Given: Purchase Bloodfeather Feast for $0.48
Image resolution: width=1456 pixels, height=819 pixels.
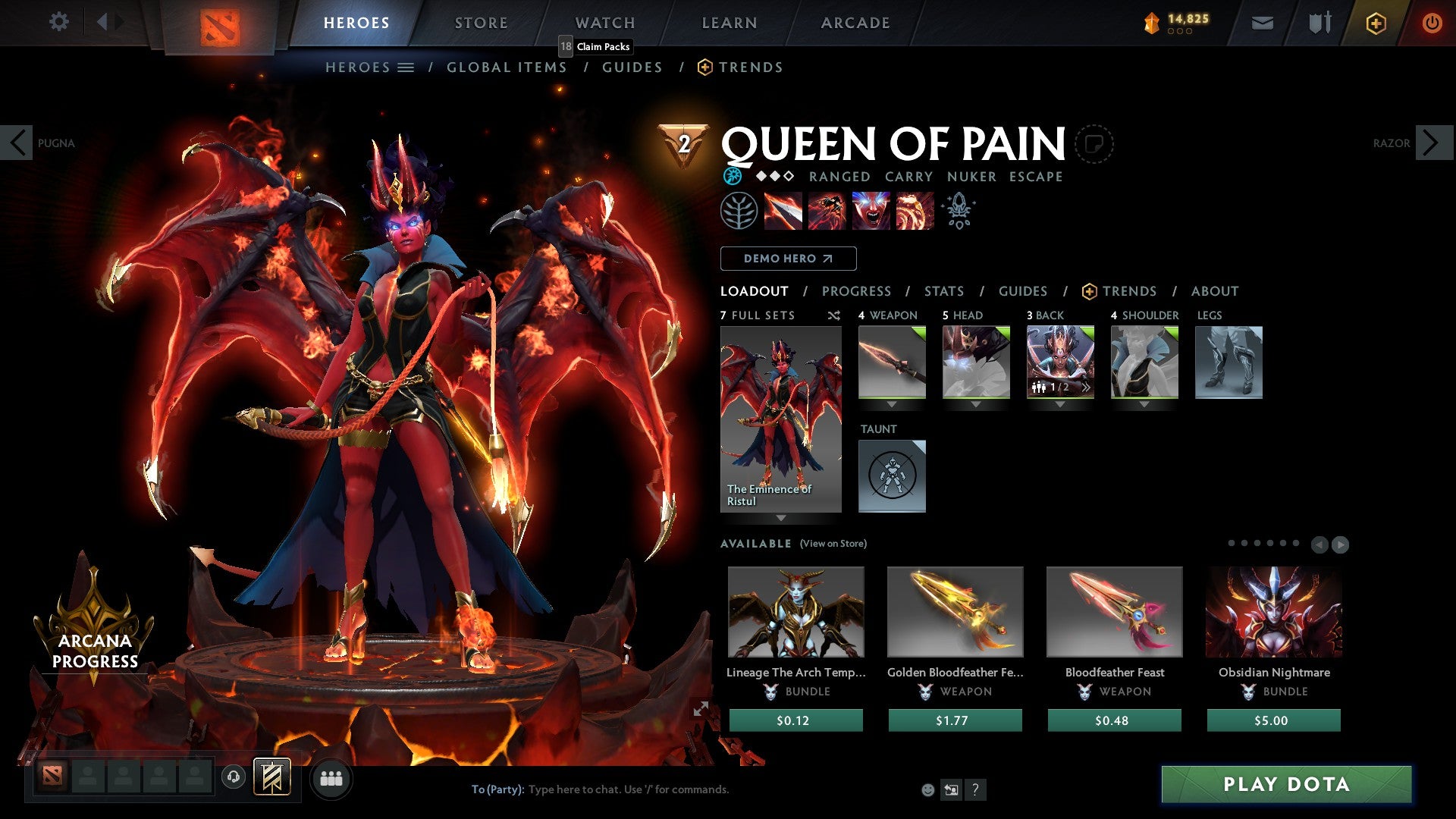Looking at the screenshot, I should (x=1114, y=720).
